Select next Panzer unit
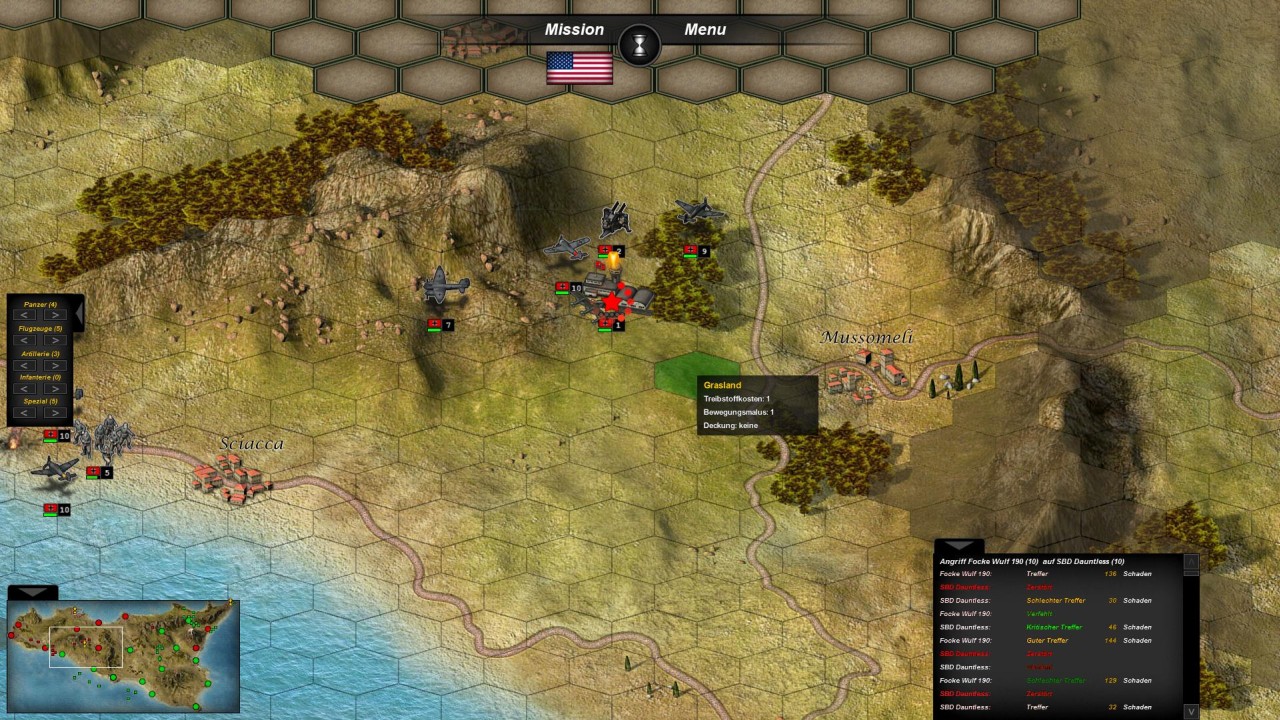The width and height of the screenshot is (1280, 720). tap(55, 315)
